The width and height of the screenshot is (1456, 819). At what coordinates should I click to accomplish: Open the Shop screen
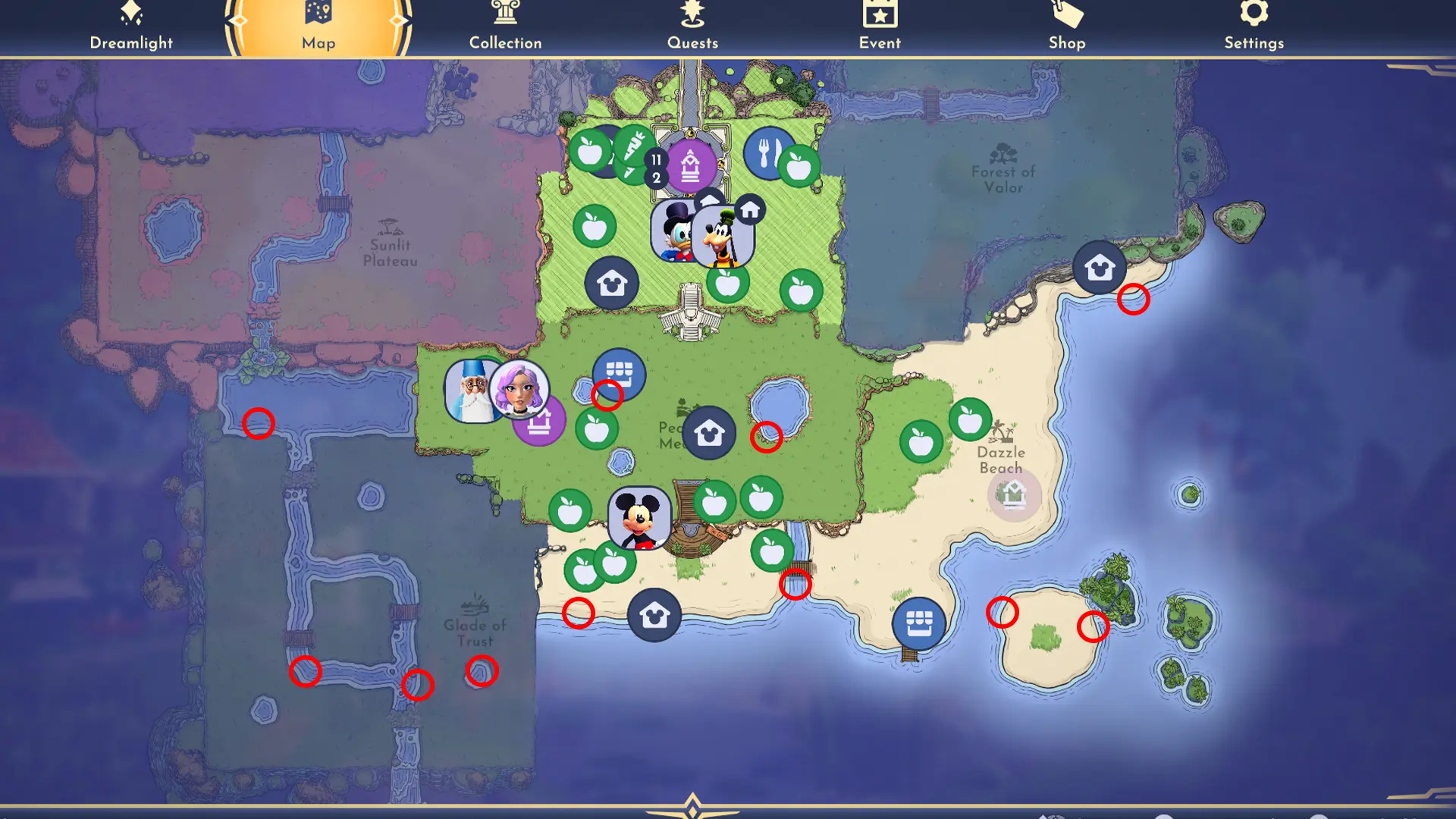(1066, 25)
